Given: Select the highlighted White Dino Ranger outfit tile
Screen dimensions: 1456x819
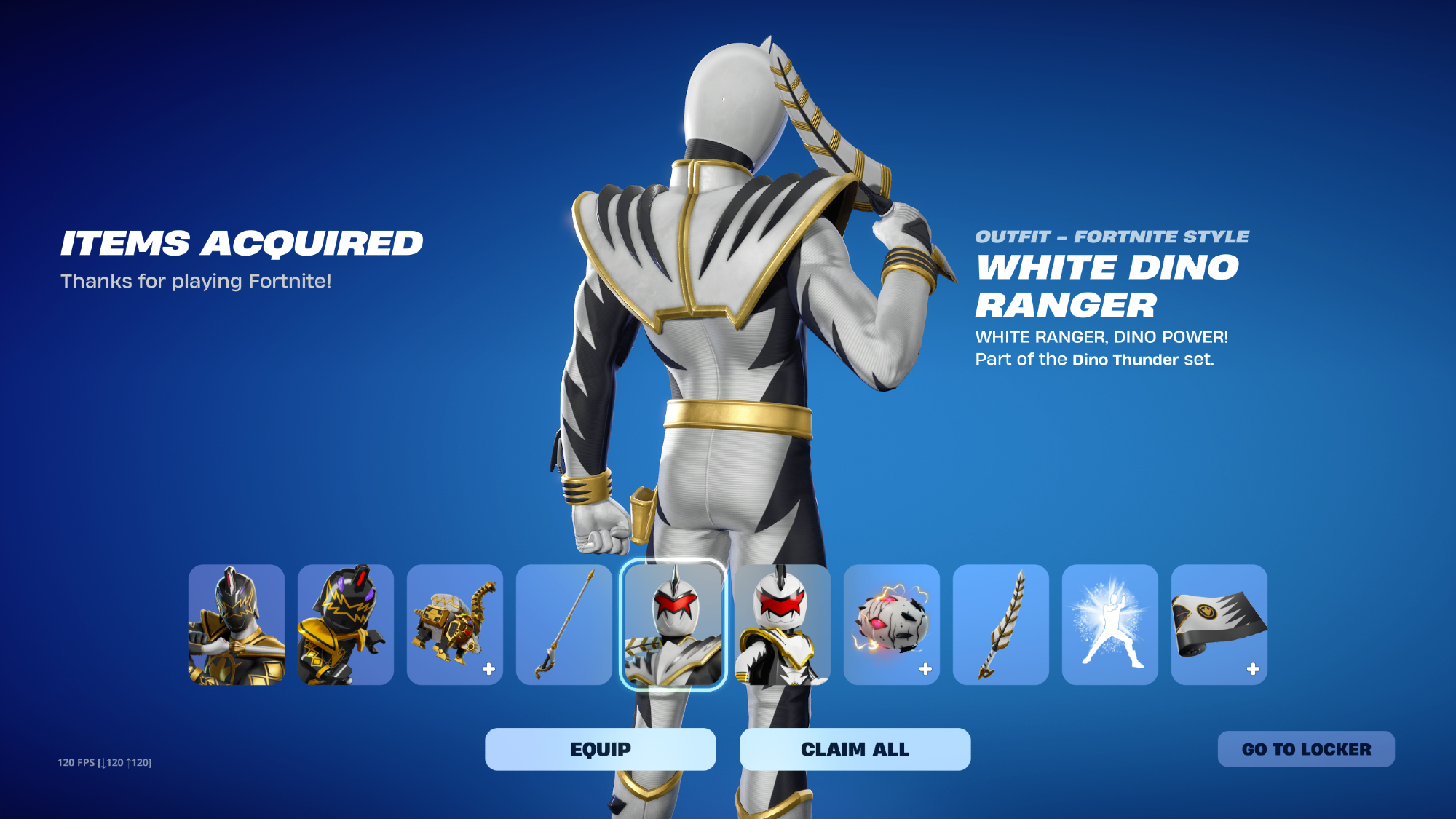Looking at the screenshot, I should coord(673,625).
